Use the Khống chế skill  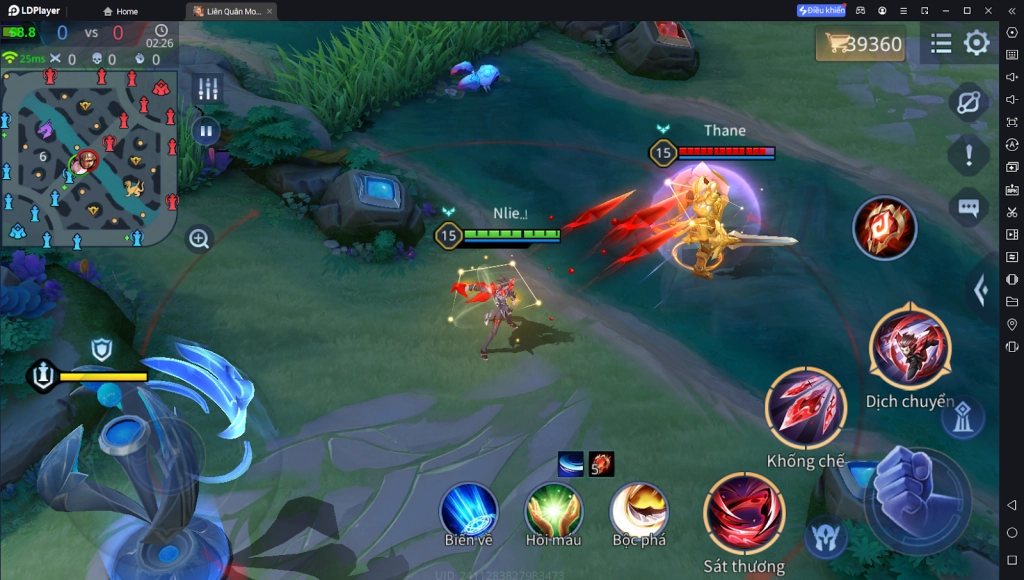coord(805,409)
